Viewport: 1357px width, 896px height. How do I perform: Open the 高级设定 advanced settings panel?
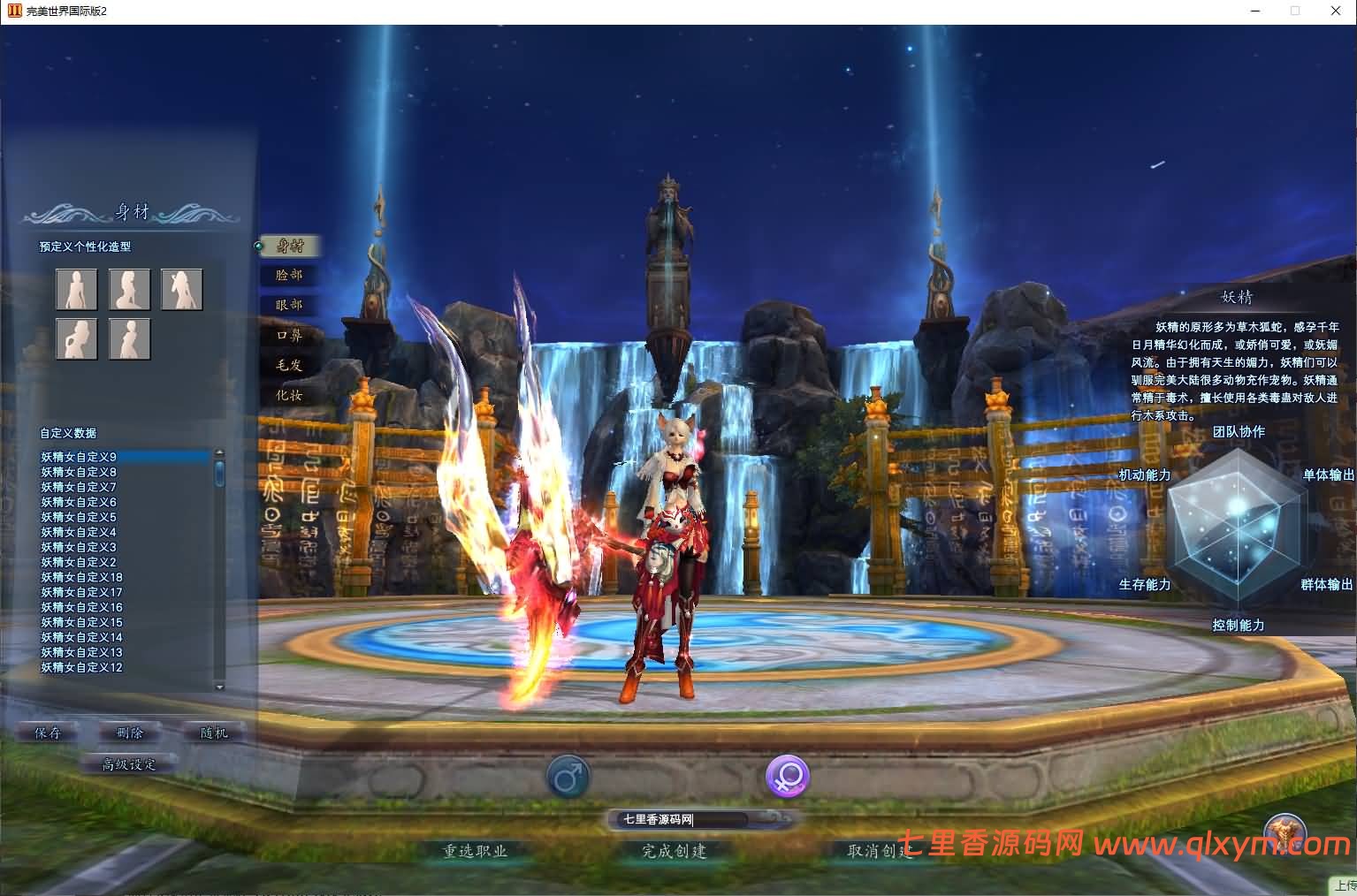pyautogui.click(x=128, y=763)
